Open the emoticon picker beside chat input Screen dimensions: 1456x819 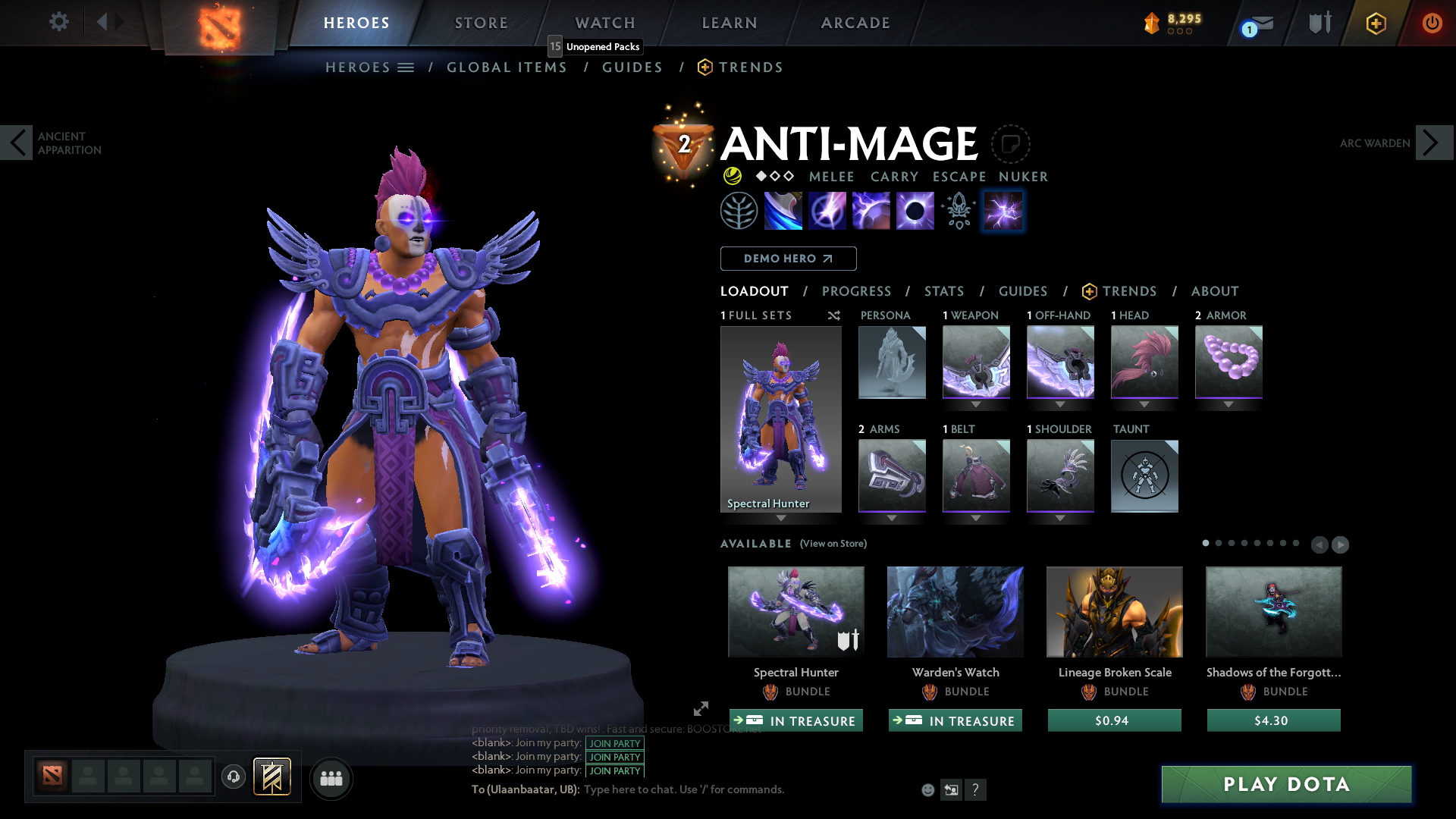(927, 789)
